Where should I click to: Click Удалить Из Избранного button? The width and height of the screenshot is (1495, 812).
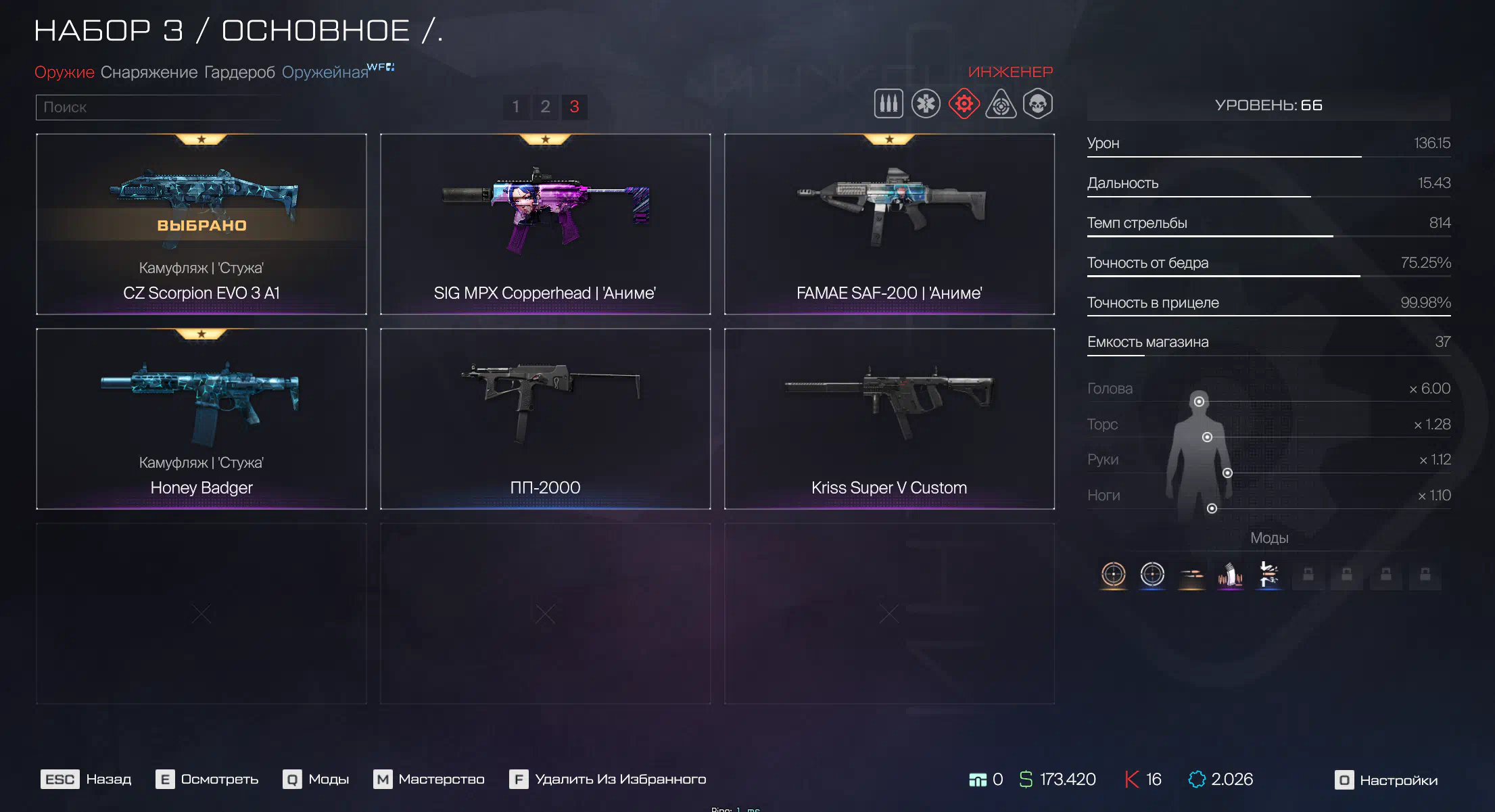tap(607, 780)
